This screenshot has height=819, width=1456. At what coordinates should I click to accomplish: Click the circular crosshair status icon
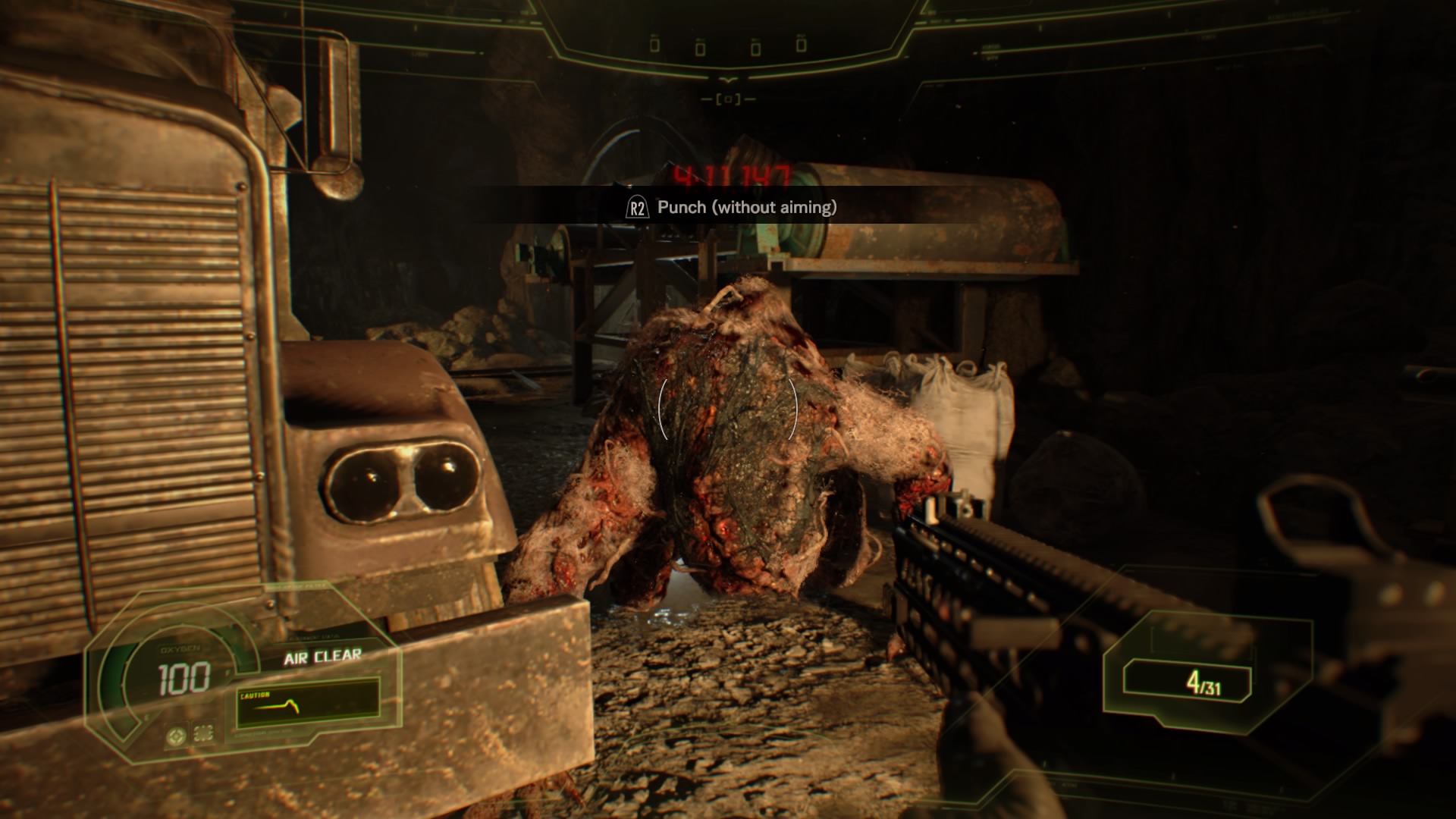point(176,735)
